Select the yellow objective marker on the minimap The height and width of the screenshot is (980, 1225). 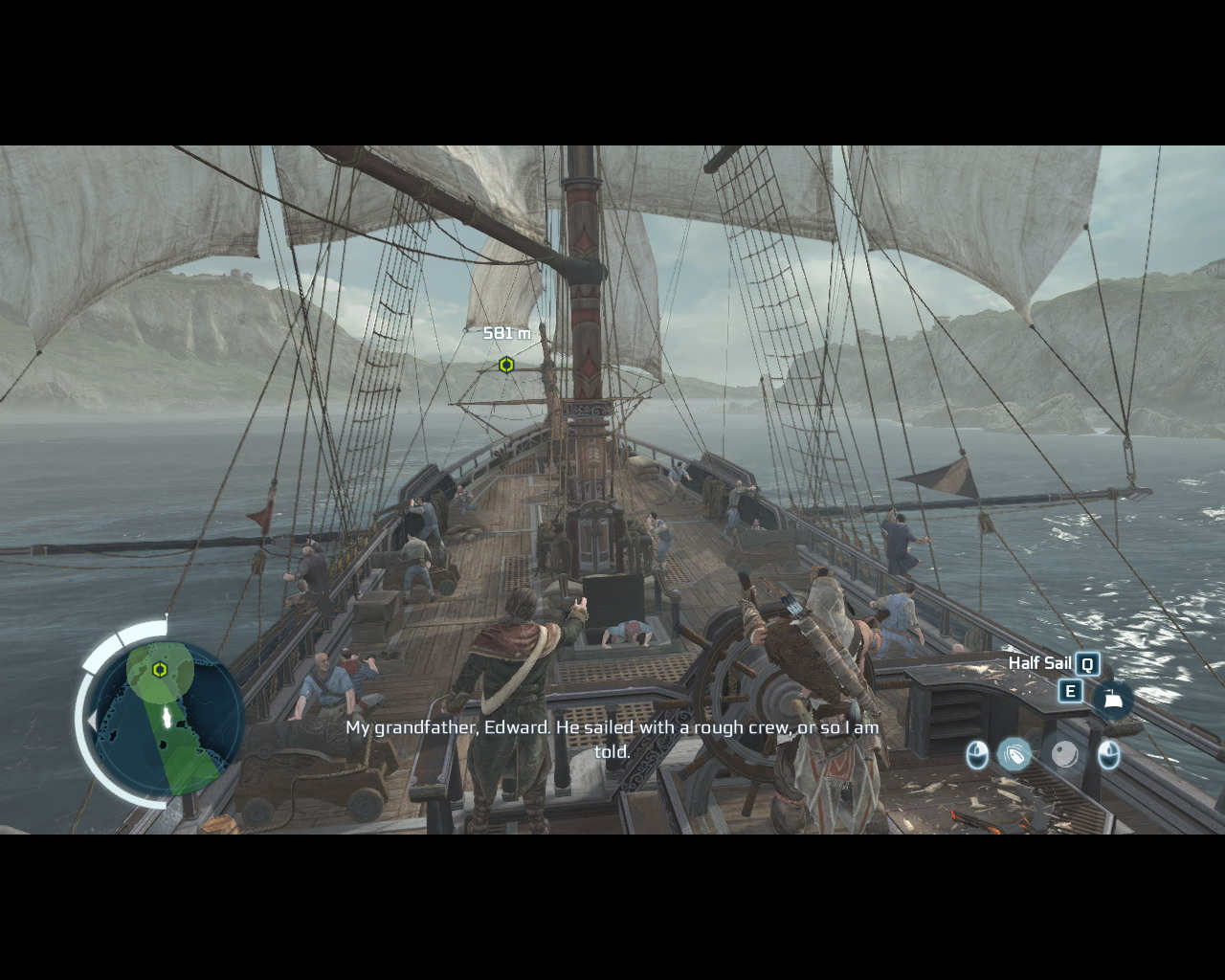[x=161, y=670]
